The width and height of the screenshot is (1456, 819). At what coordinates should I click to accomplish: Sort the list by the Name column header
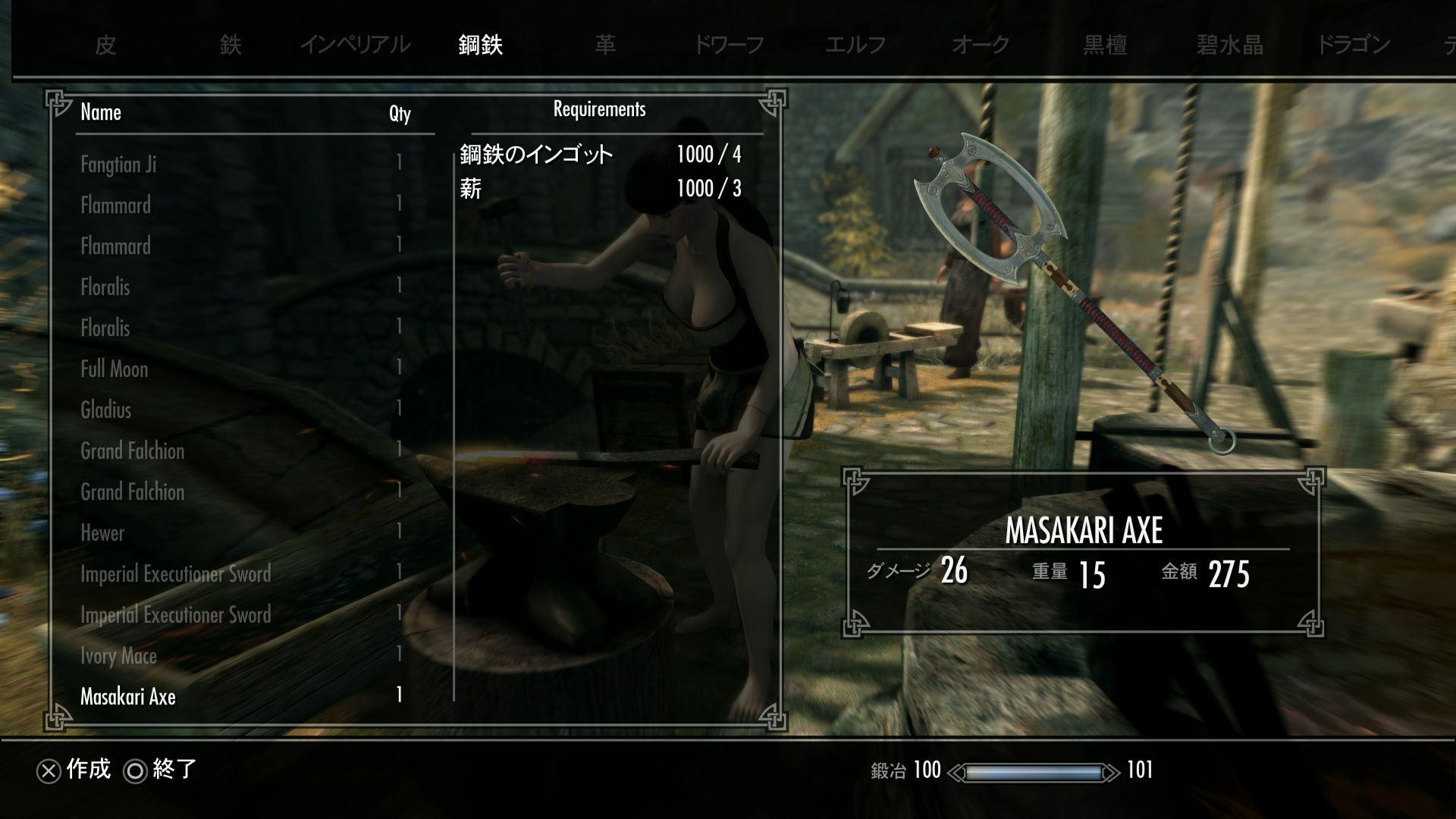101,112
